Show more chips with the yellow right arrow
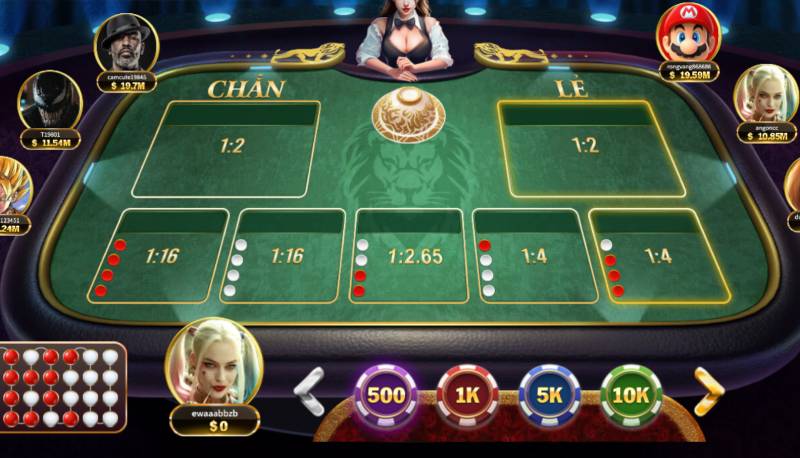Viewport: 800px width, 458px height. 709,391
